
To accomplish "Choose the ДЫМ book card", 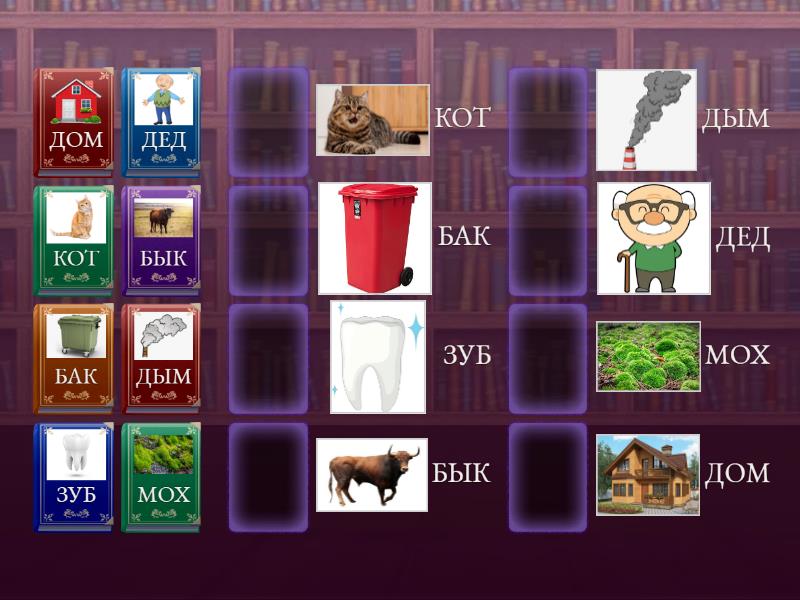I will pos(162,358).
